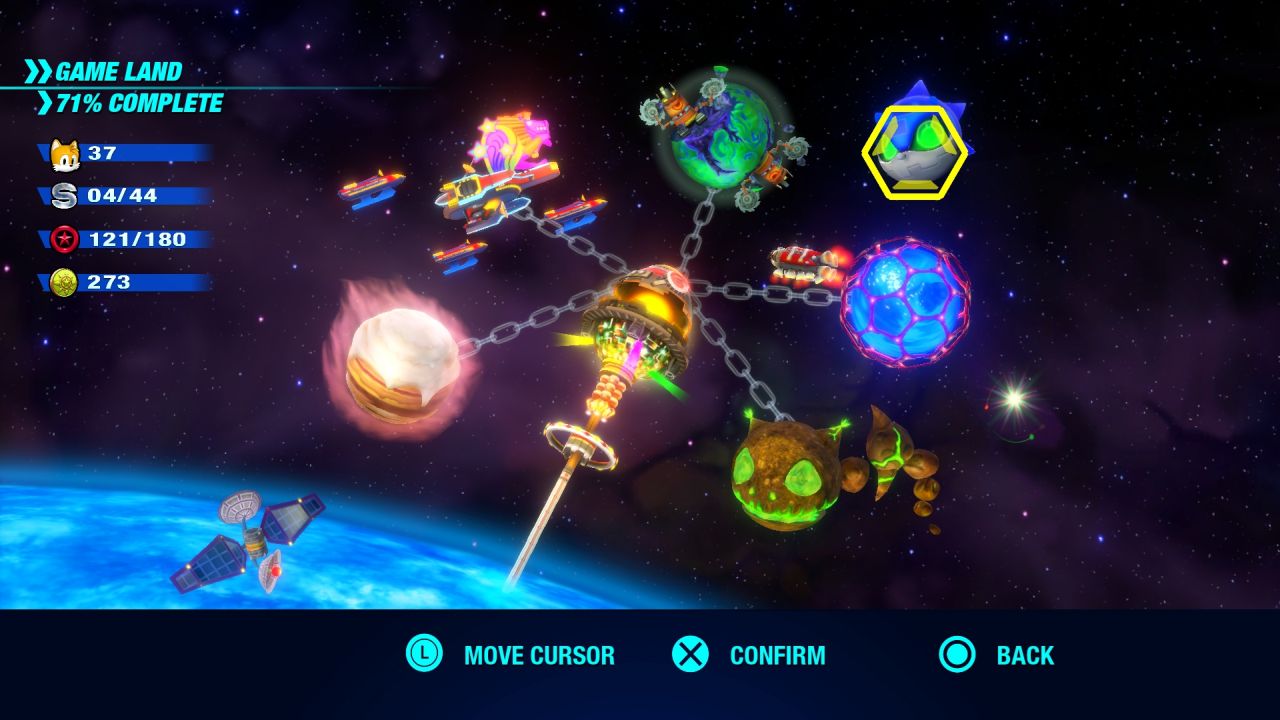Choose the blue Aquarium Park sphere
1280x720 pixels.
tap(905, 301)
